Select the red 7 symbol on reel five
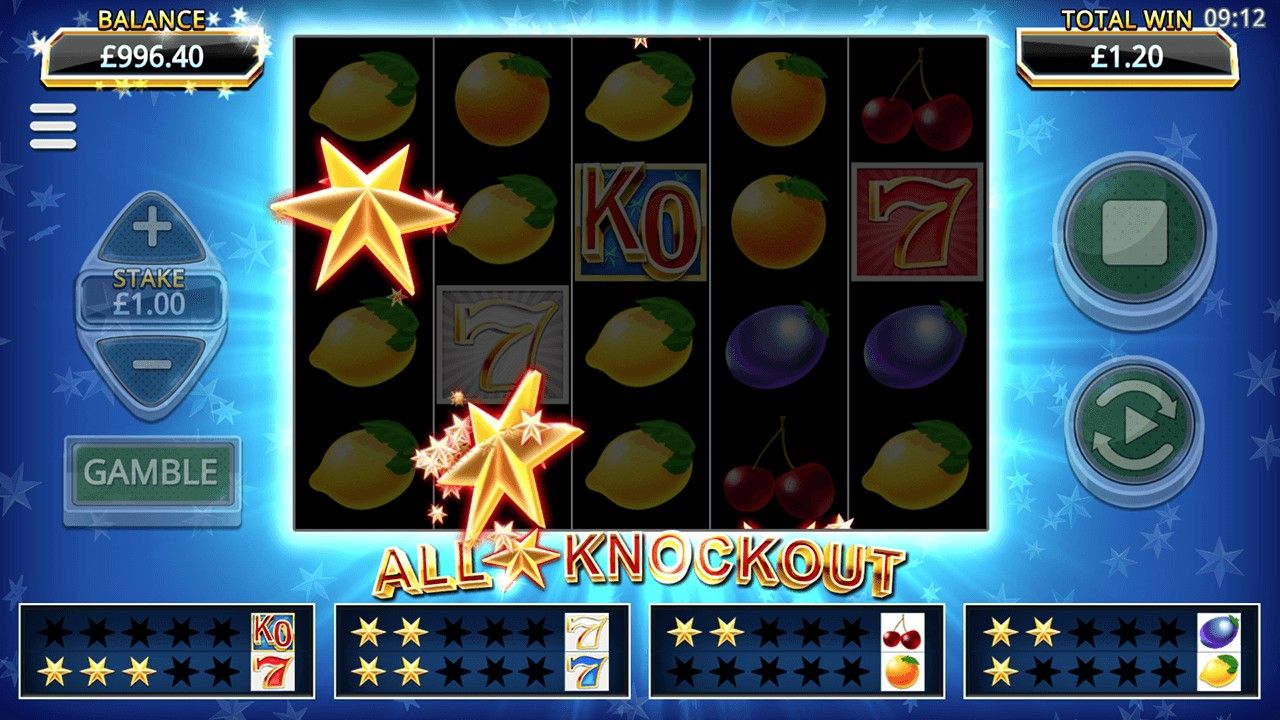The height and width of the screenshot is (720, 1280). tap(916, 221)
